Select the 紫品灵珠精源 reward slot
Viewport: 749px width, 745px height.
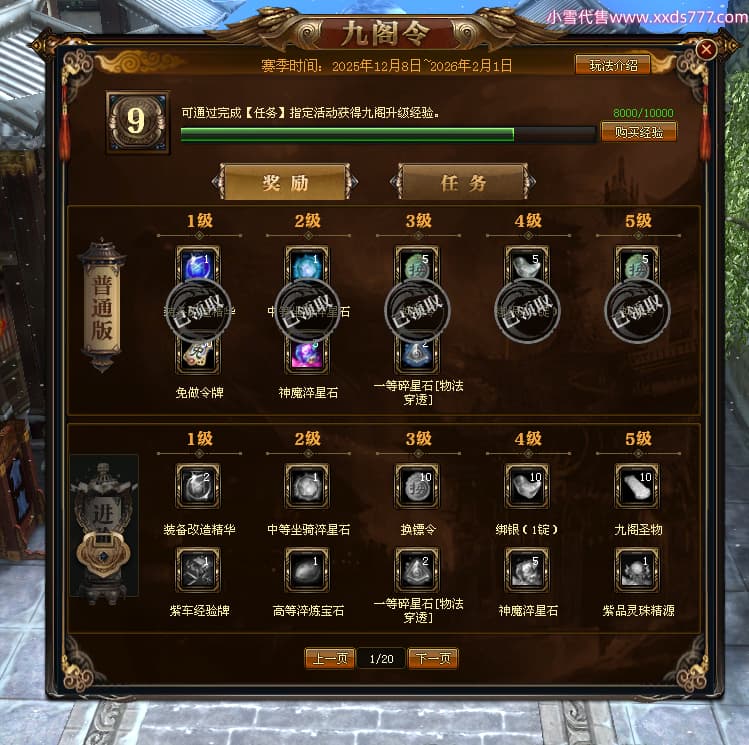tap(636, 569)
